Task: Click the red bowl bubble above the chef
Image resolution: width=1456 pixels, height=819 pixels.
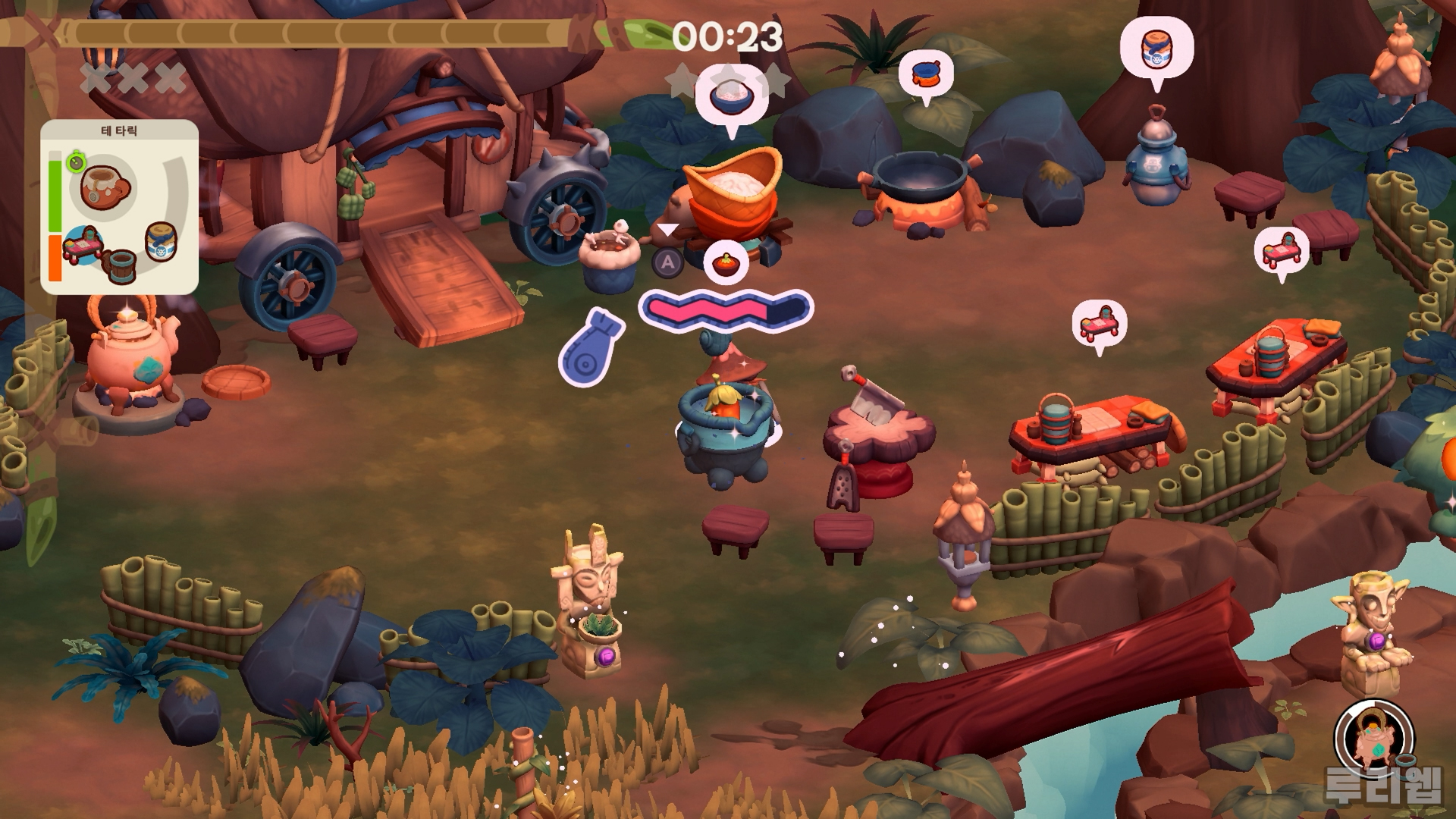Action: tap(726, 263)
